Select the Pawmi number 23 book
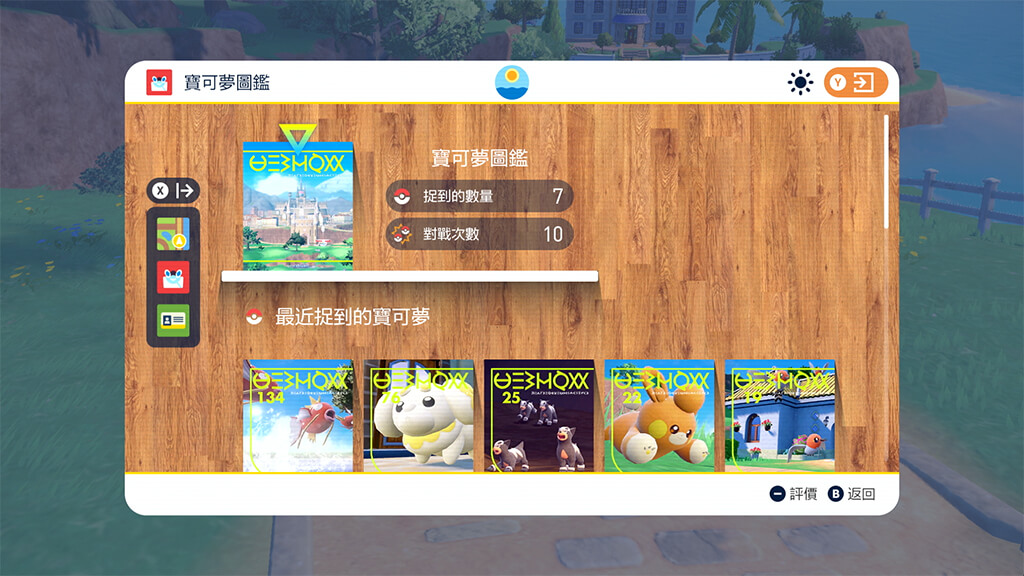The height and width of the screenshot is (576, 1024). coord(659,416)
